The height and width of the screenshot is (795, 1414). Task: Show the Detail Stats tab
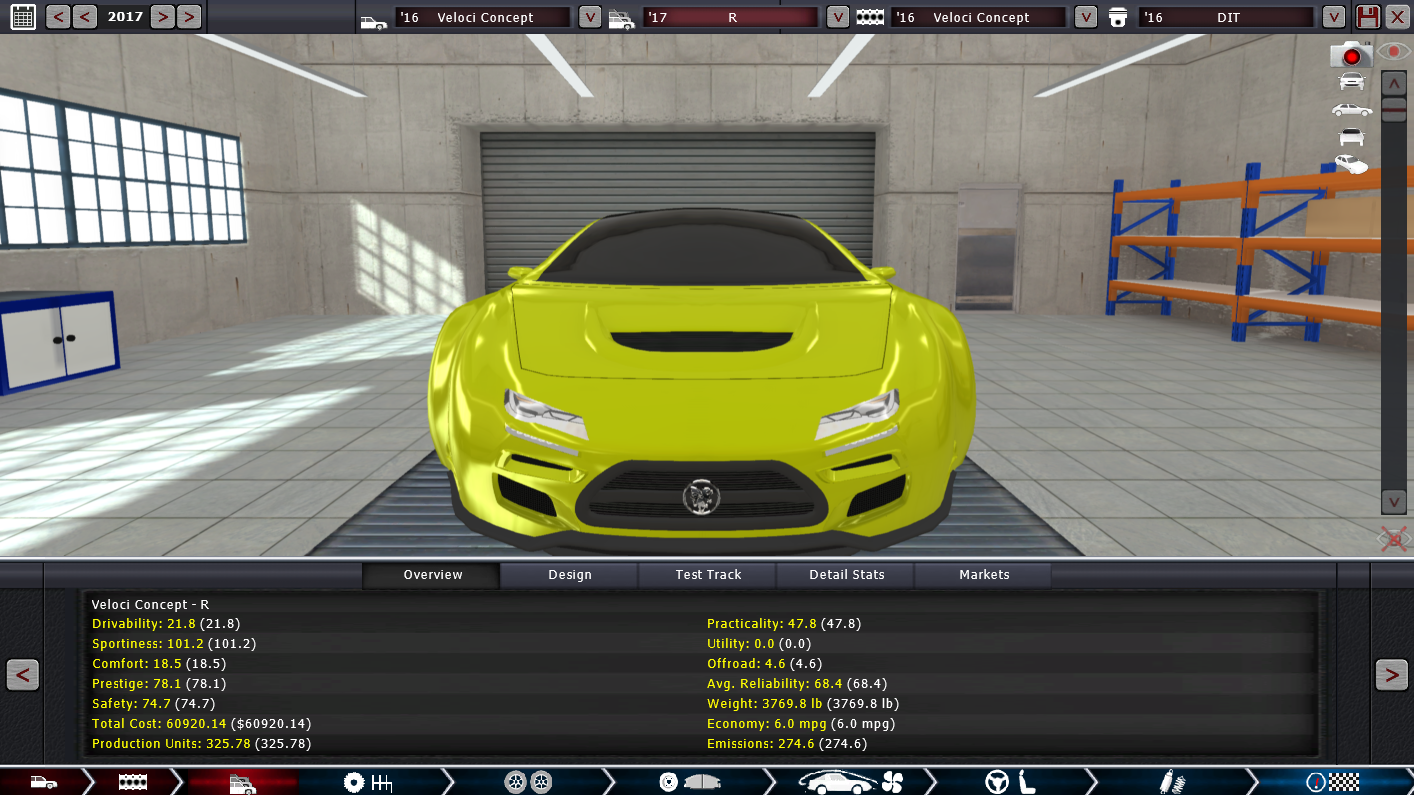point(846,575)
